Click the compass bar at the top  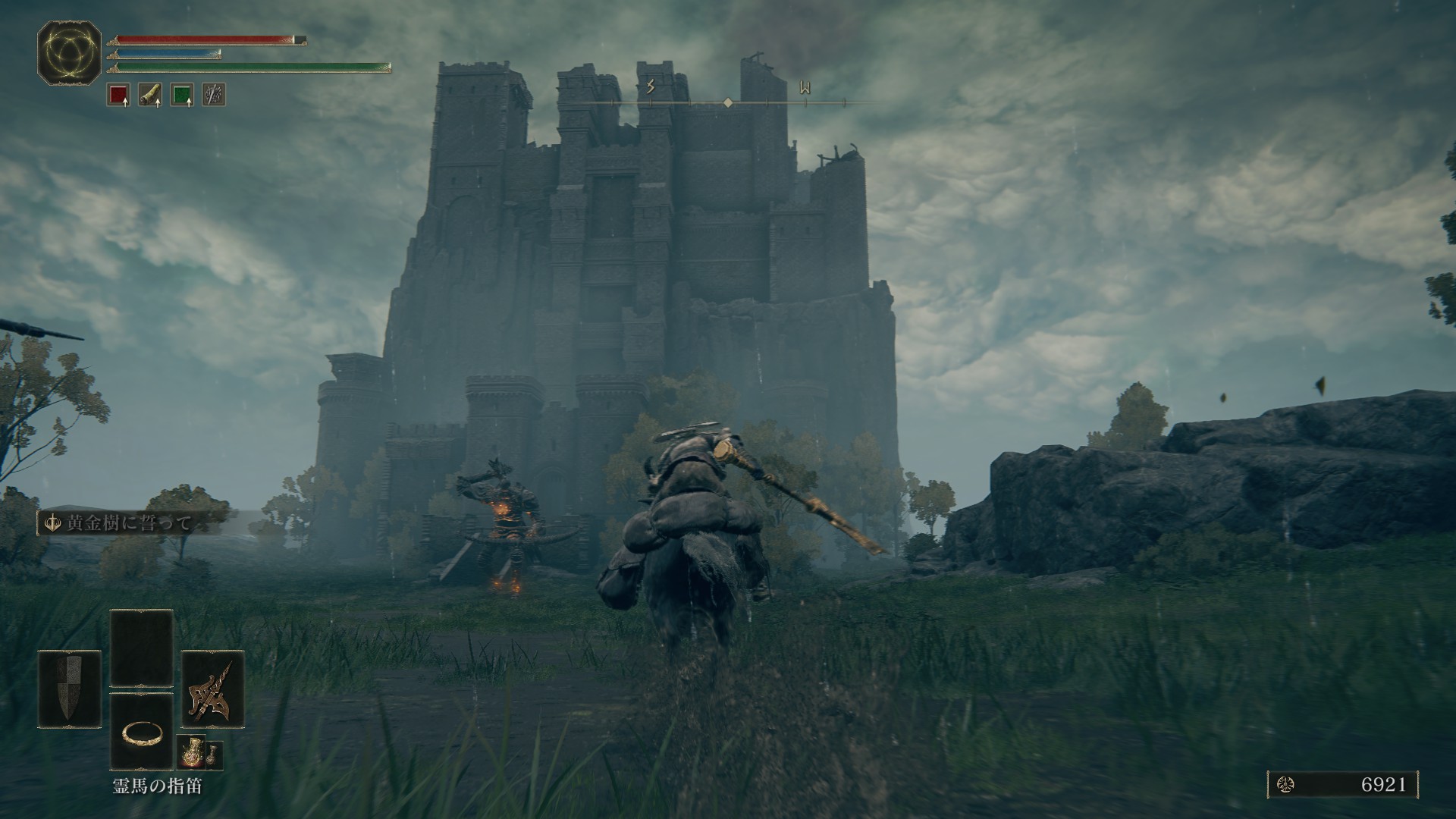pyautogui.click(x=728, y=102)
